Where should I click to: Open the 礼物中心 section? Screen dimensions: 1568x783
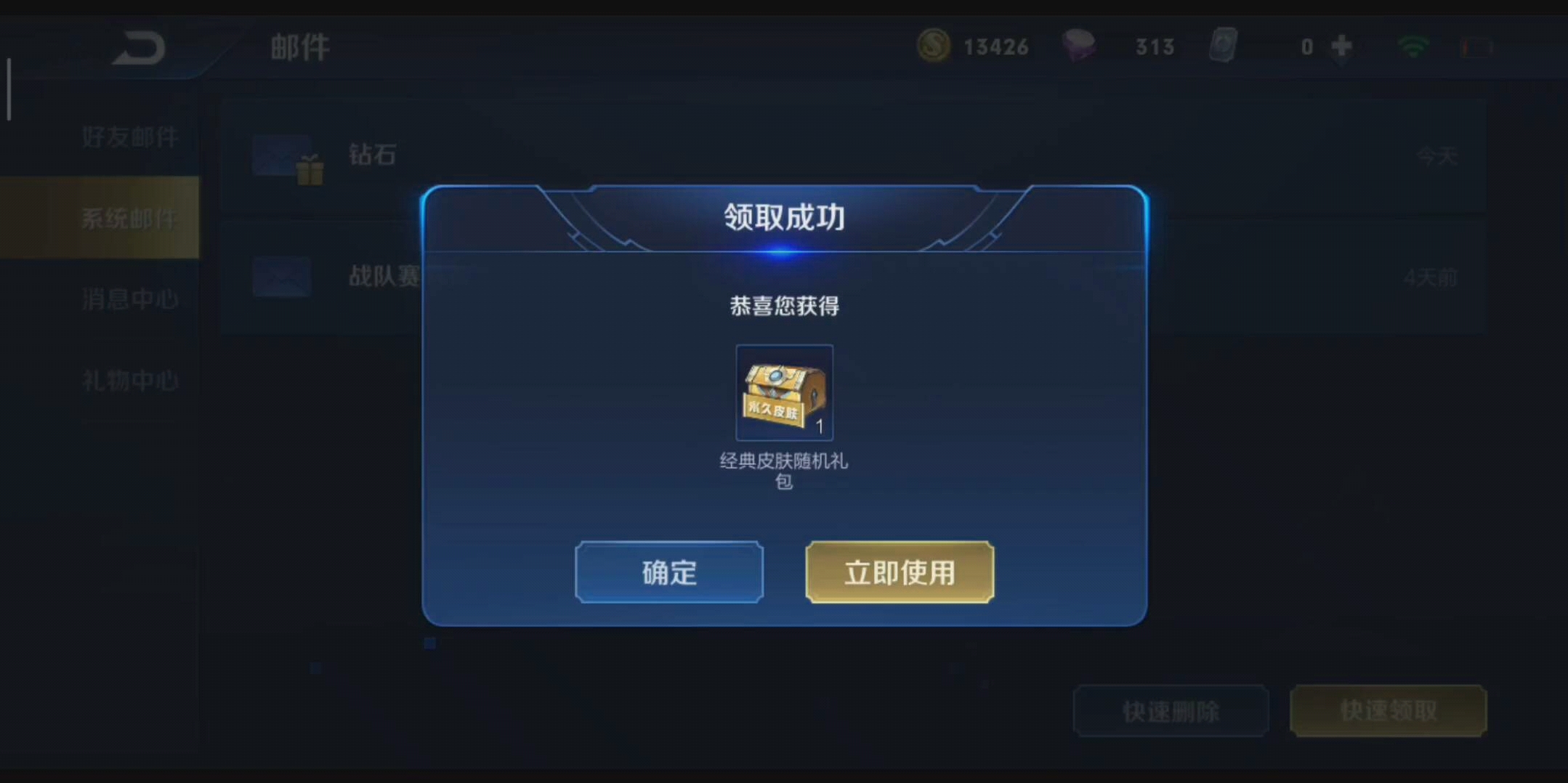(x=129, y=379)
